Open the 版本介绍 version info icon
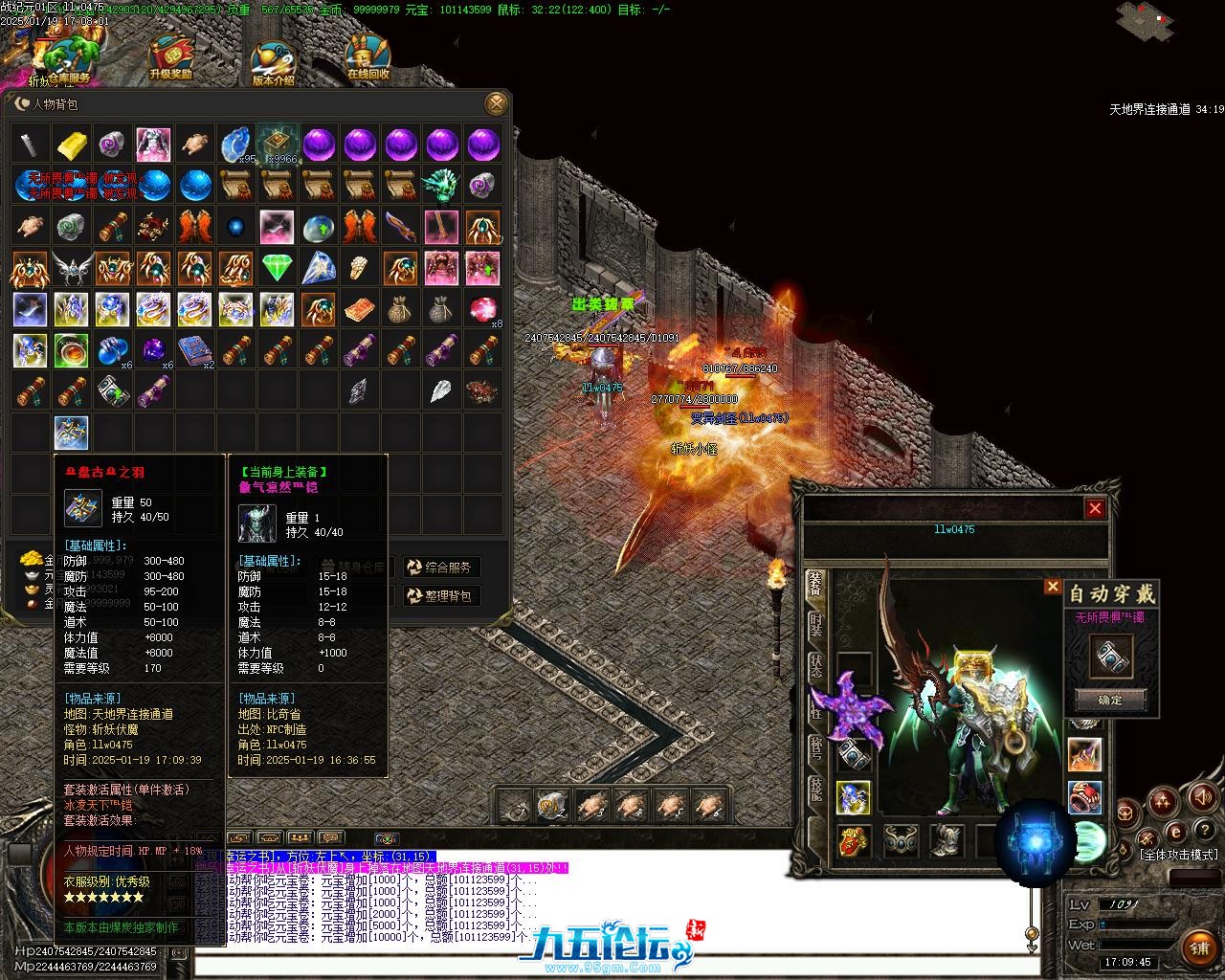The height and width of the screenshot is (980, 1225). tap(273, 63)
